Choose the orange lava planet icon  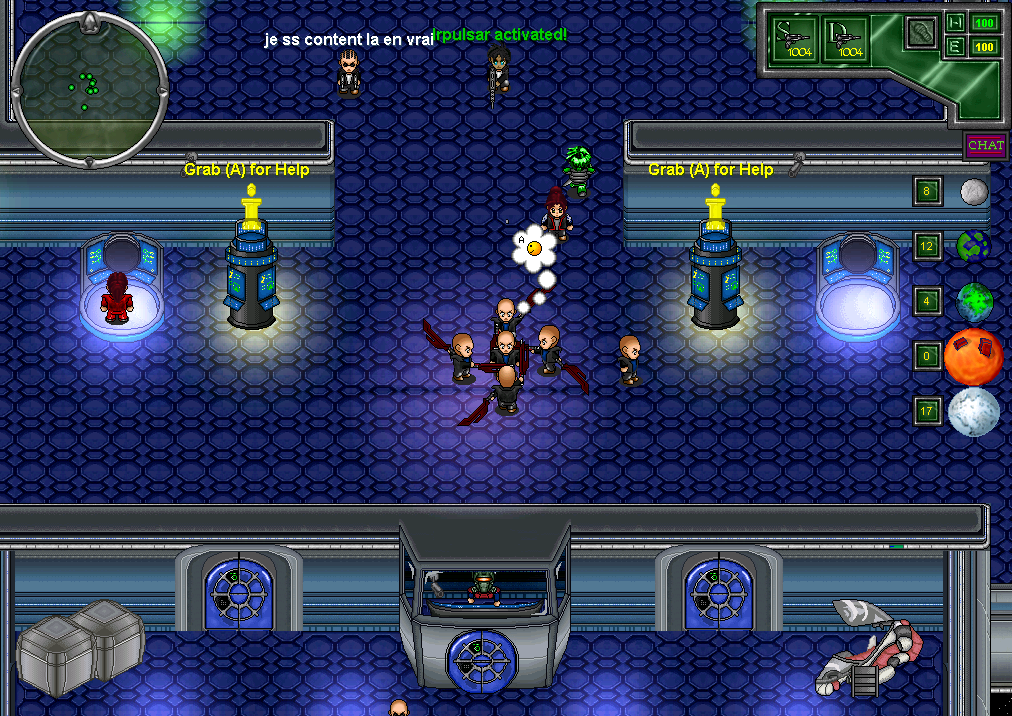973,356
